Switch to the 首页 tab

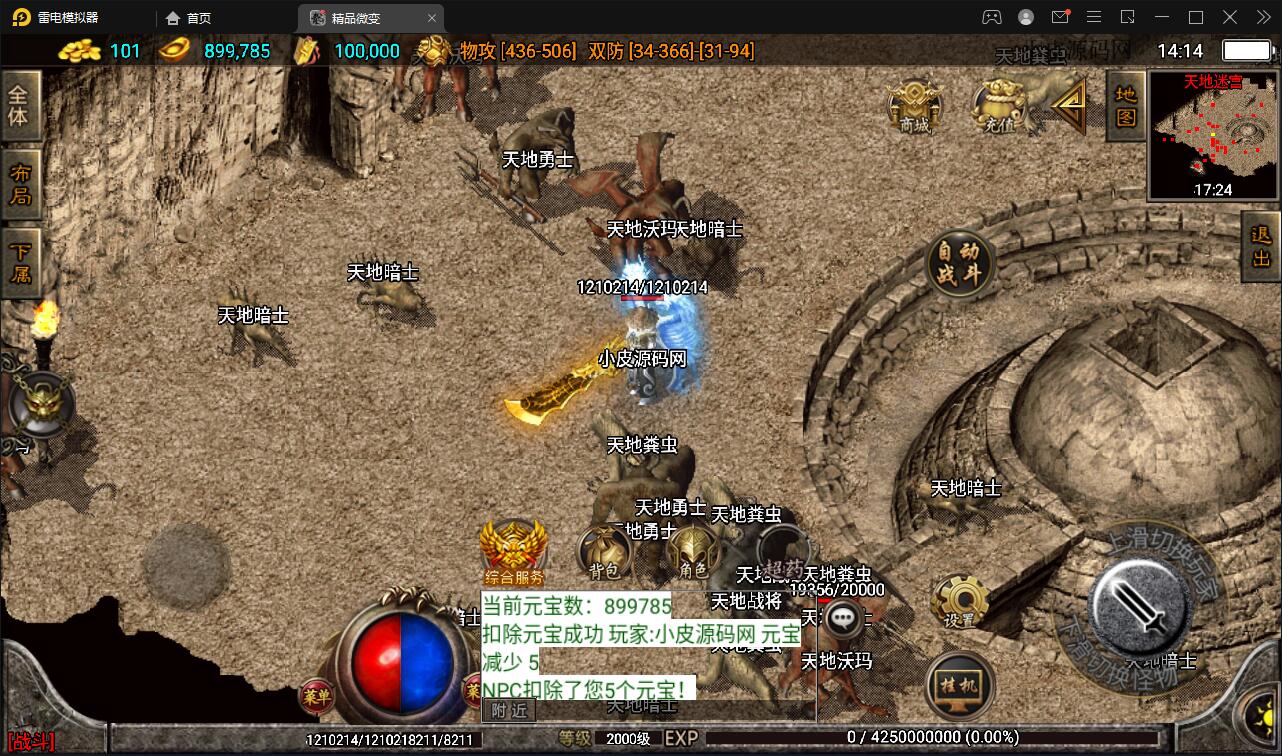[x=189, y=17]
